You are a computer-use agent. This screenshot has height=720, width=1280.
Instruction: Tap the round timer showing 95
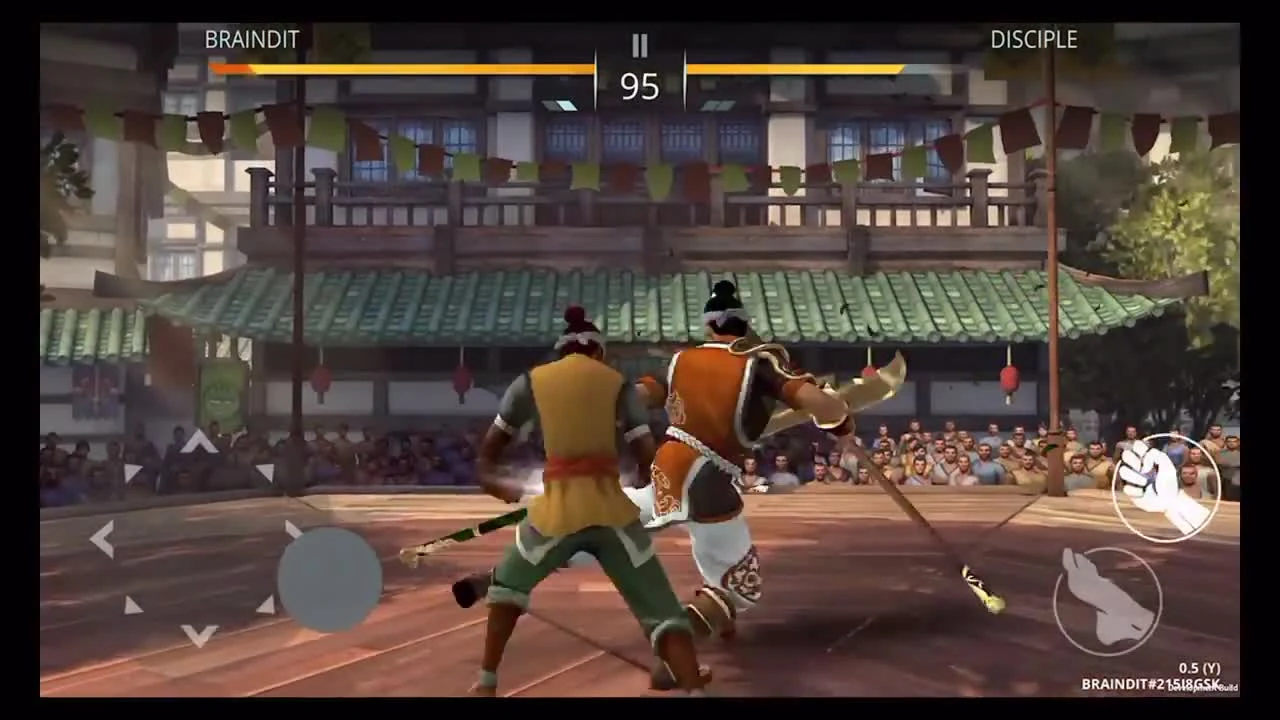[x=639, y=88]
